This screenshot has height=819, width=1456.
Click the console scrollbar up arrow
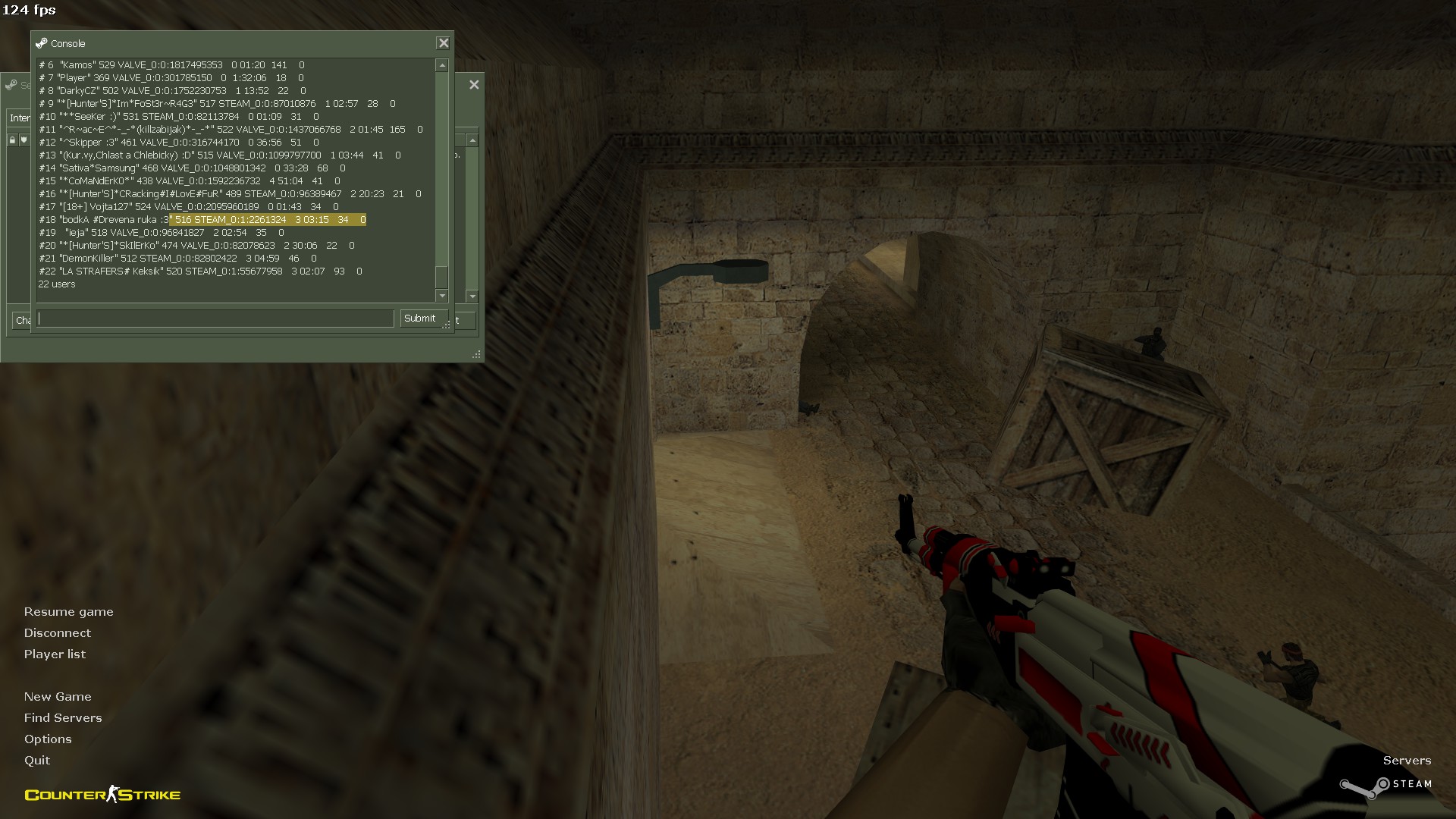click(442, 66)
